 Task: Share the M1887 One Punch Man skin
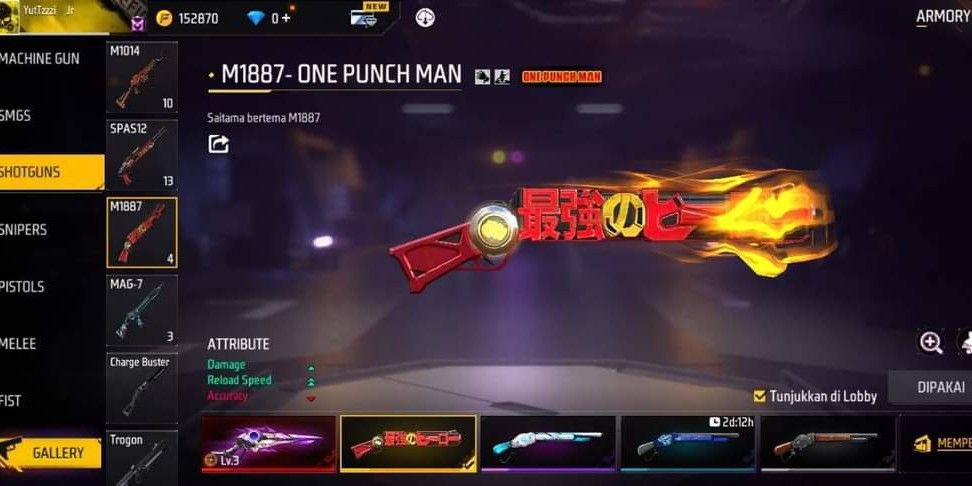(218, 144)
